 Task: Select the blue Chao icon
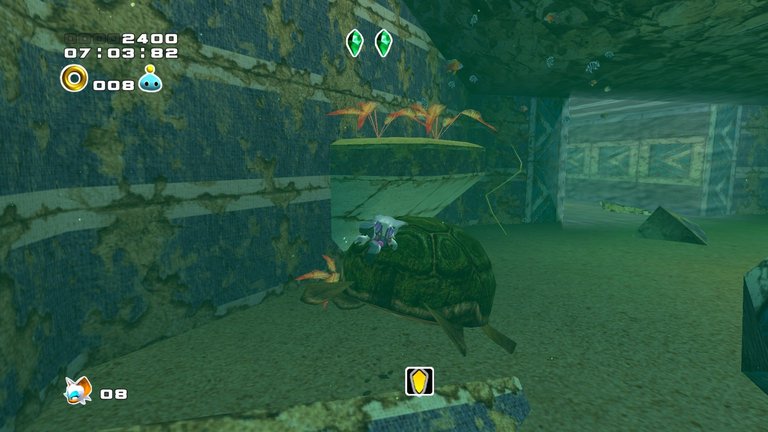pos(151,79)
